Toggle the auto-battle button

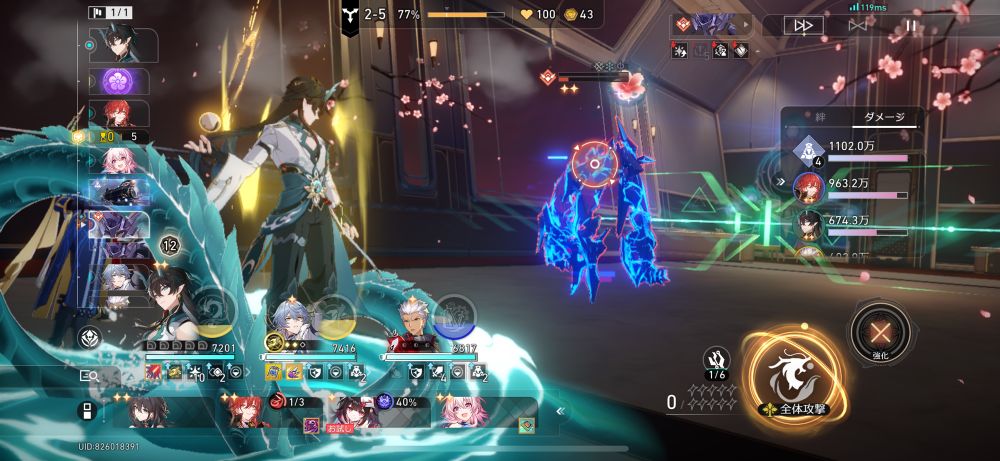856,27
